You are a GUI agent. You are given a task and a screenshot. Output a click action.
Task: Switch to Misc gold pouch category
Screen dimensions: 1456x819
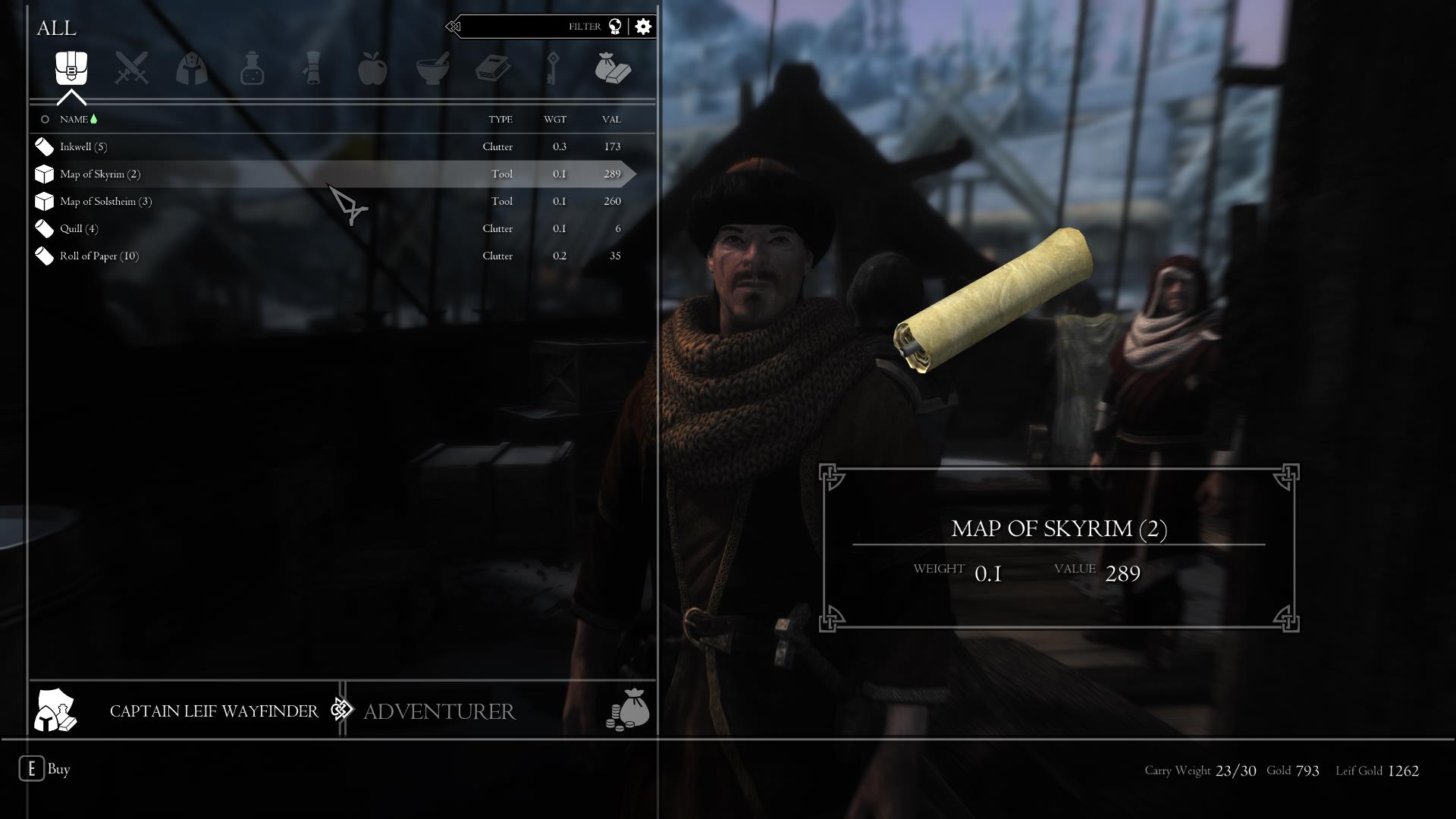(x=613, y=69)
